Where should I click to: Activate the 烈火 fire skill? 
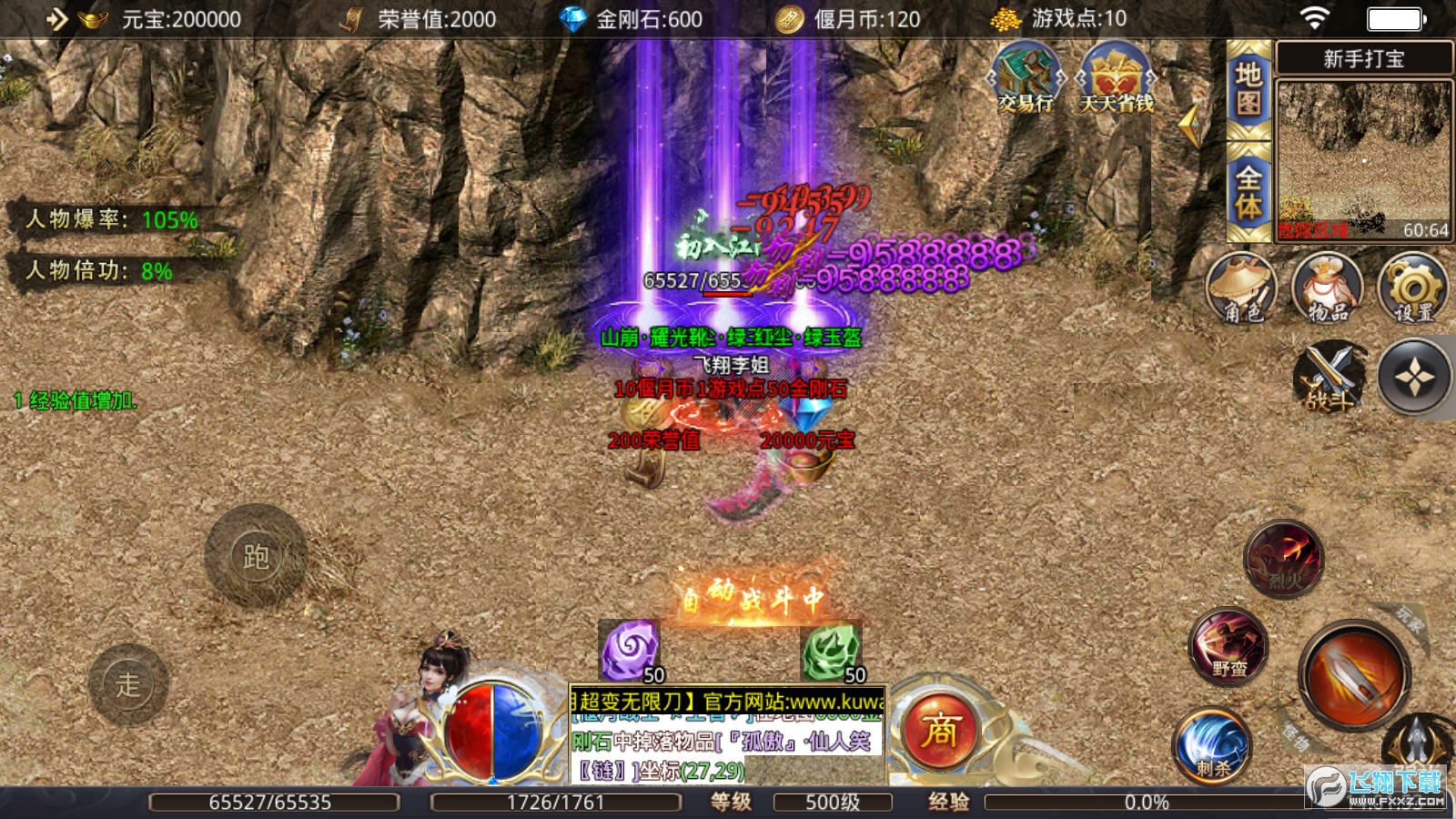coord(1284,559)
